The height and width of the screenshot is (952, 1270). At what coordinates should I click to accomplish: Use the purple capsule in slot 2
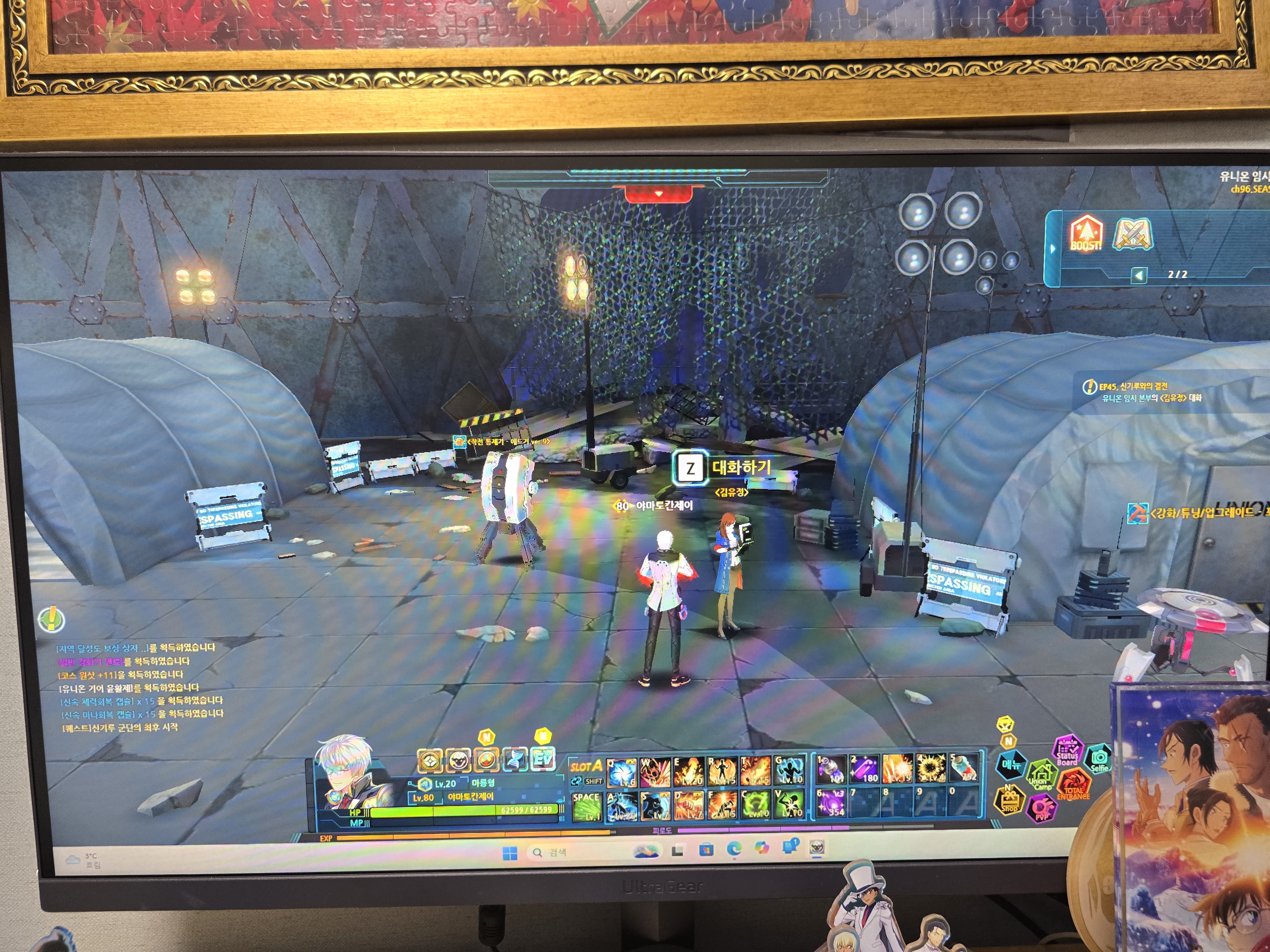(864, 770)
